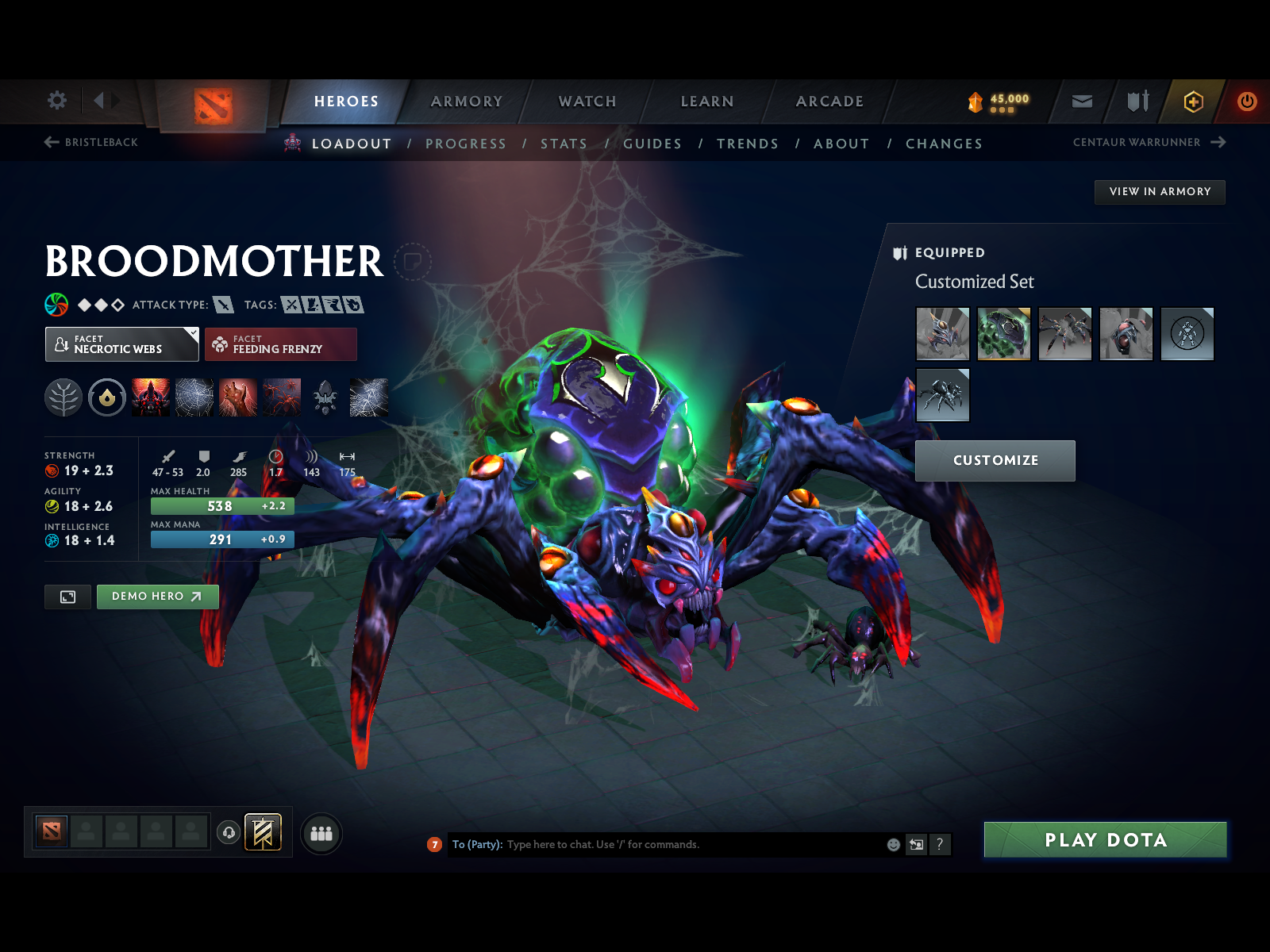The image size is (1270, 952).
Task: Click the DEMO HERO button
Action: coord(157,597)
